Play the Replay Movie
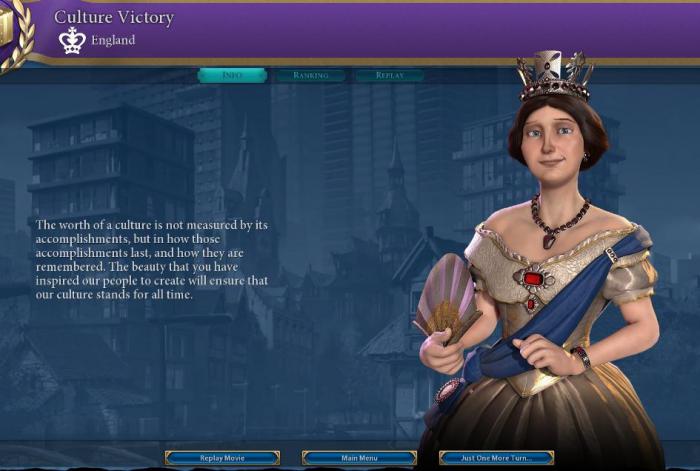 (222, 458)
